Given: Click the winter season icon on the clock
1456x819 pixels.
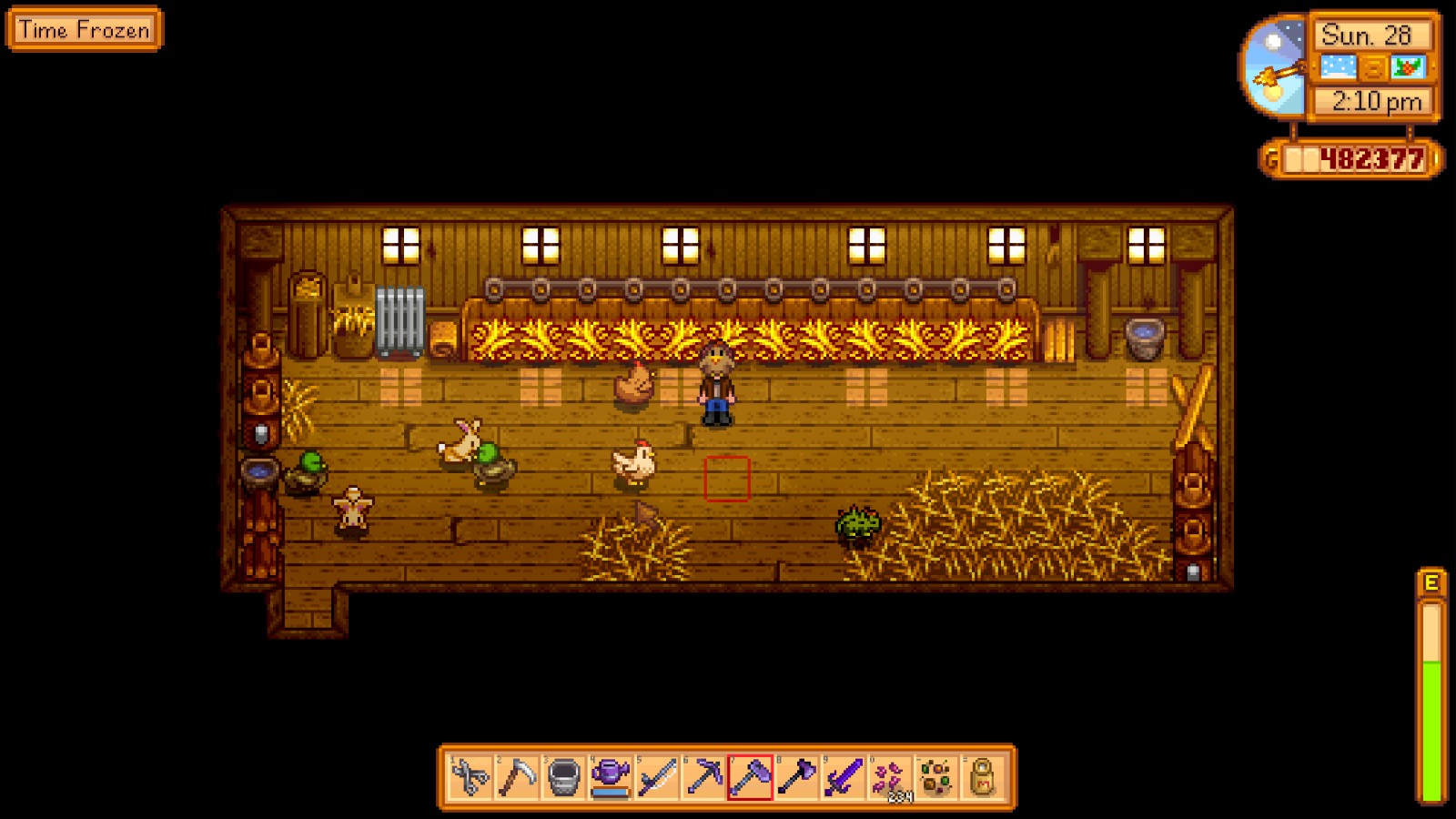Looking at the screenshot, I should click(x=1407, y=66).
